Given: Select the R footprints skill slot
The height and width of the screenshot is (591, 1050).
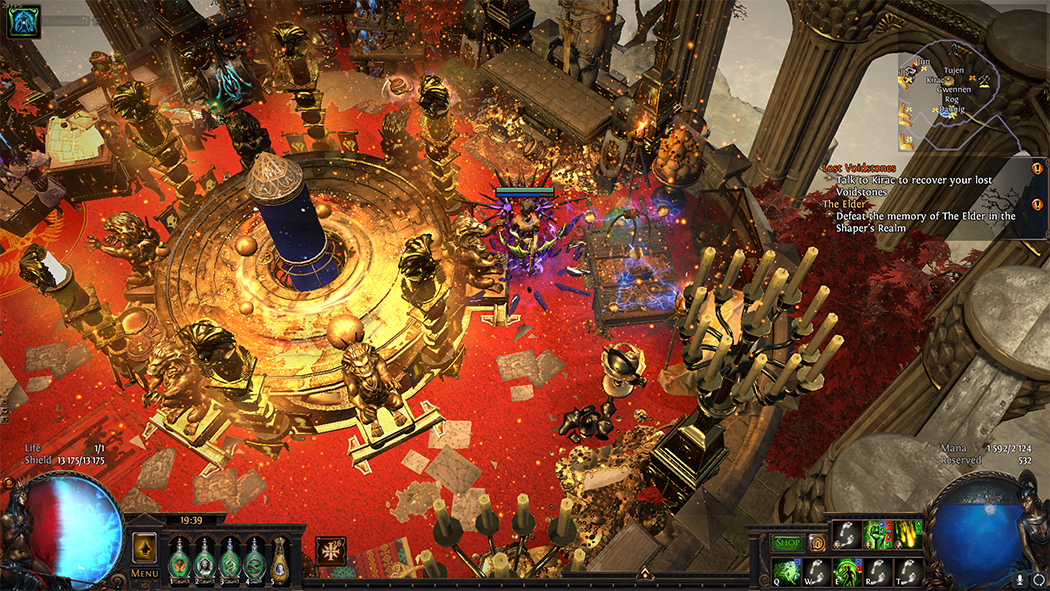Looking at the screenshot, I should (x=877, y=571).
